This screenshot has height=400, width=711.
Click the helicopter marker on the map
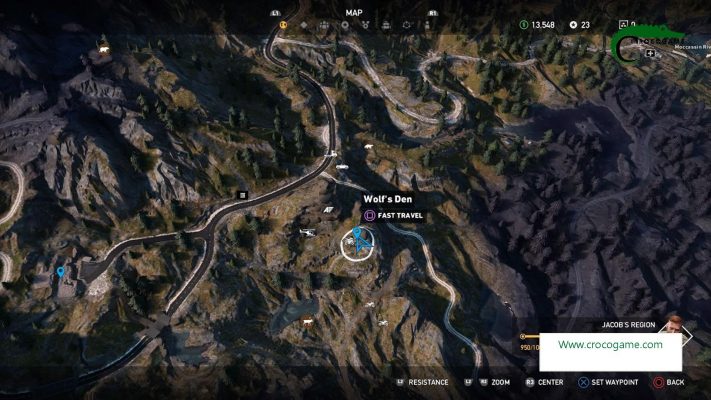coord(308,232)
